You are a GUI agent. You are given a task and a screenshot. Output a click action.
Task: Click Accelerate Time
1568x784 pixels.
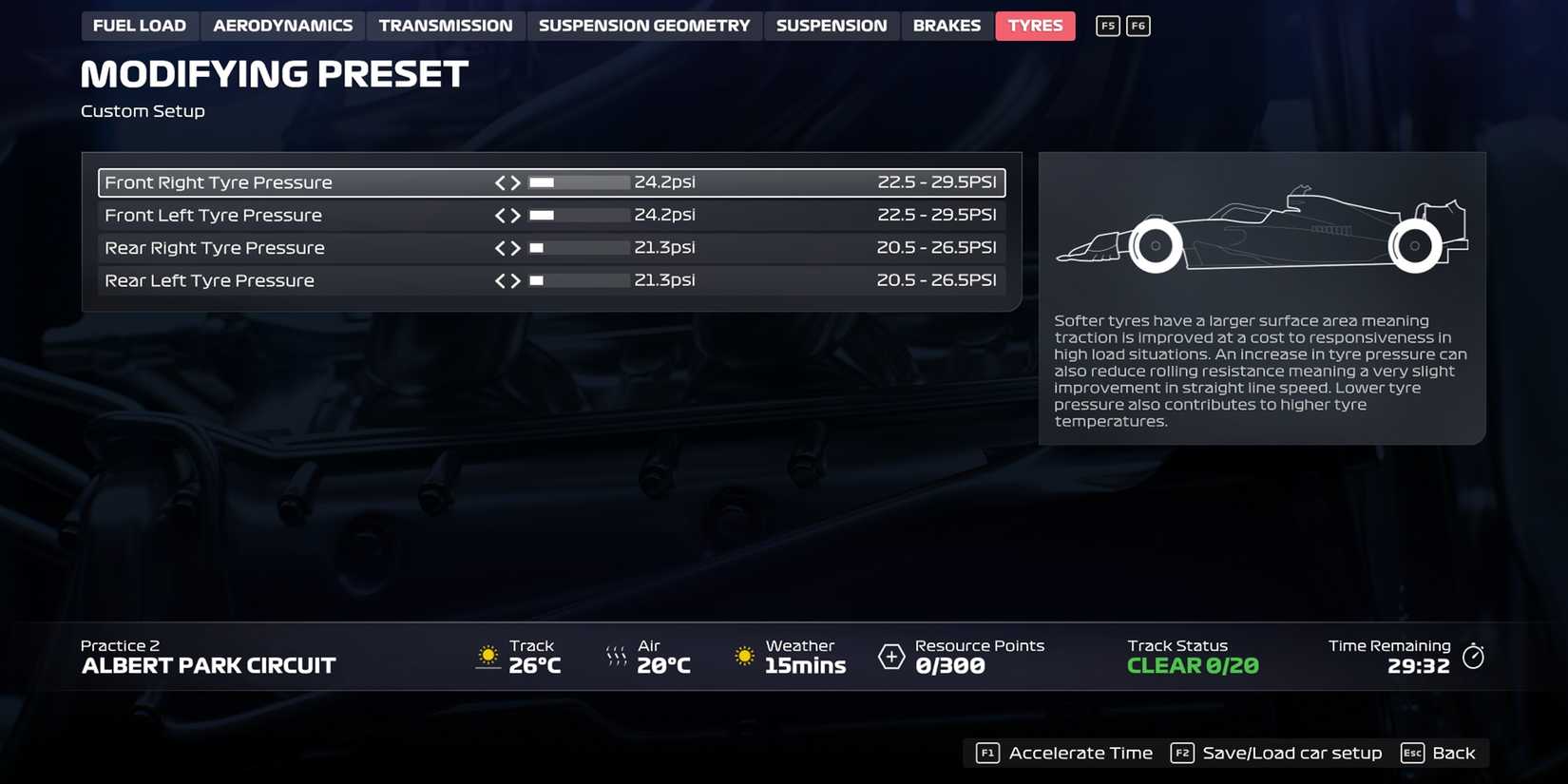(1080, 753)
